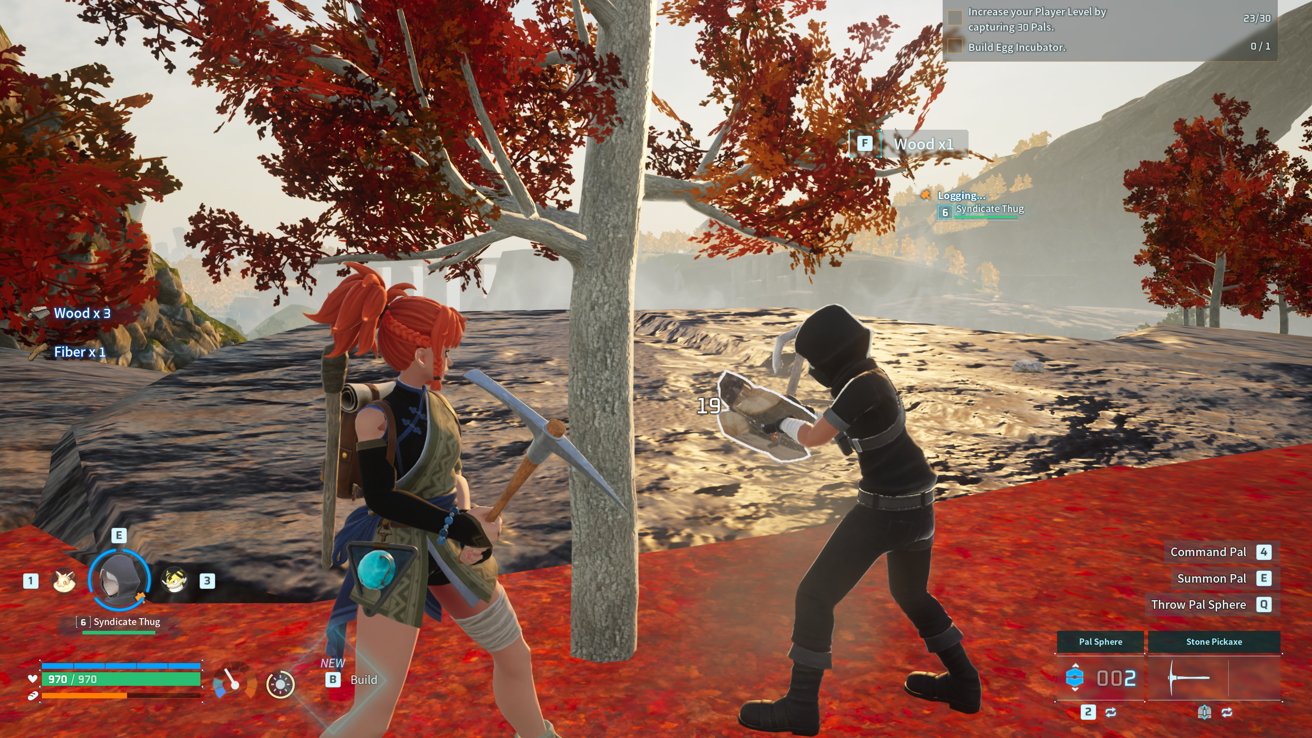1312x738 pixels.
Task: Click the swap arrows under Pal Sphere
Action: tap(1110, 712)
